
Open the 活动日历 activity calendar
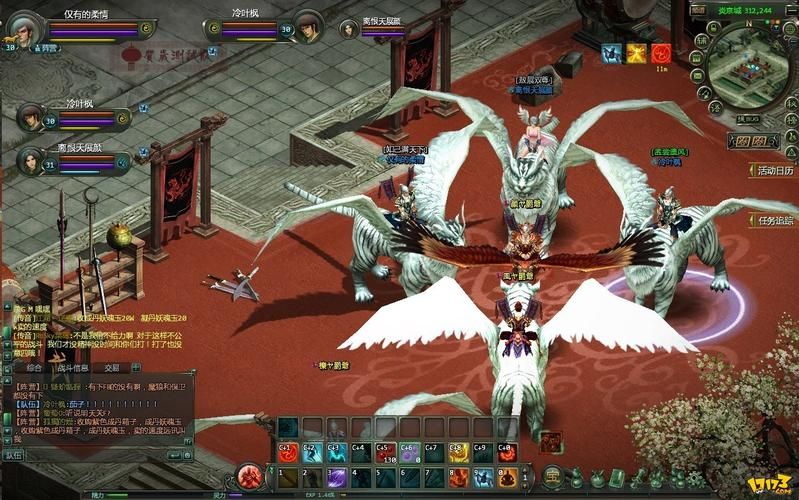[770, 170]
